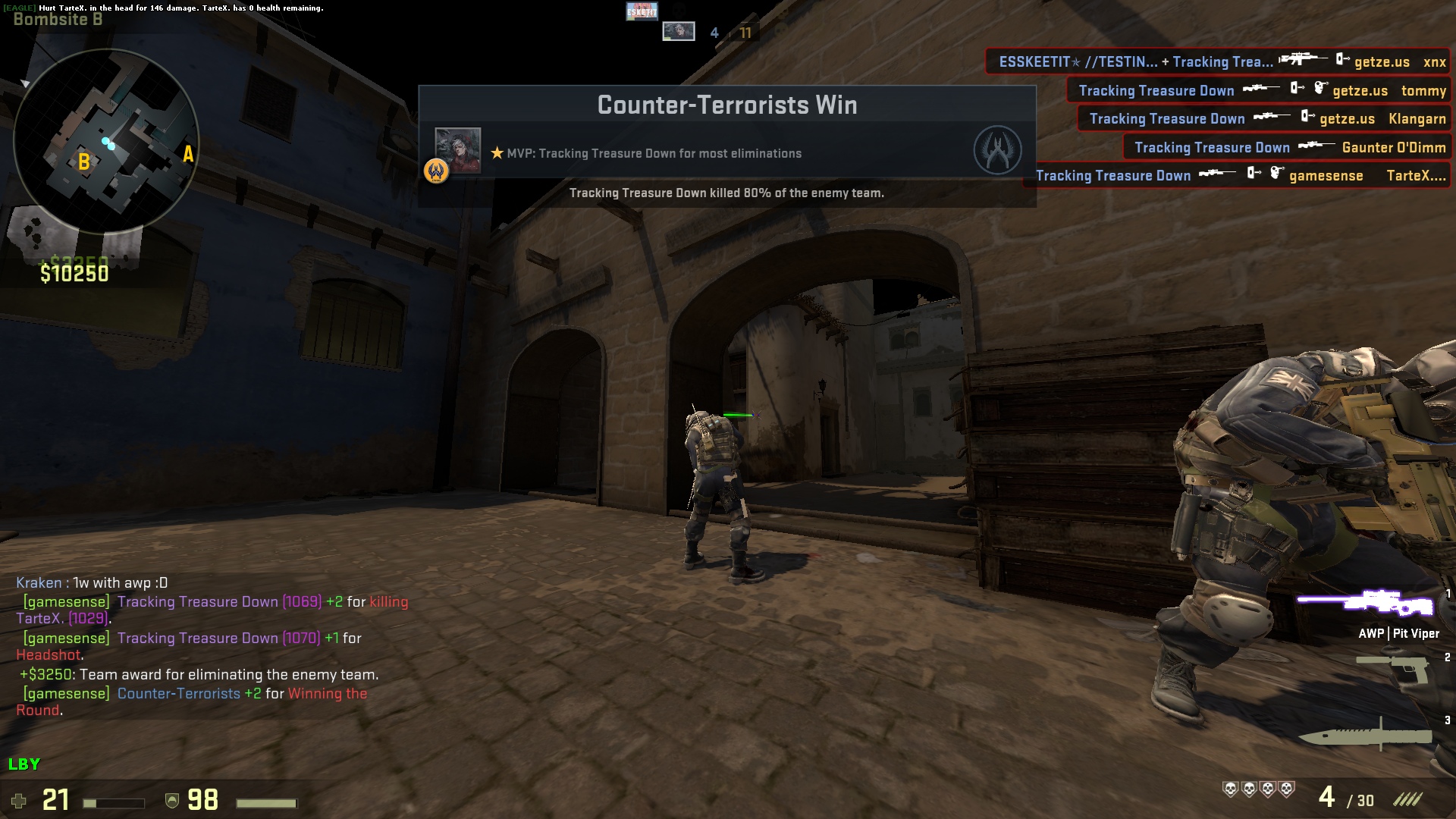Click Kraken's chat message

click(92, 583)
